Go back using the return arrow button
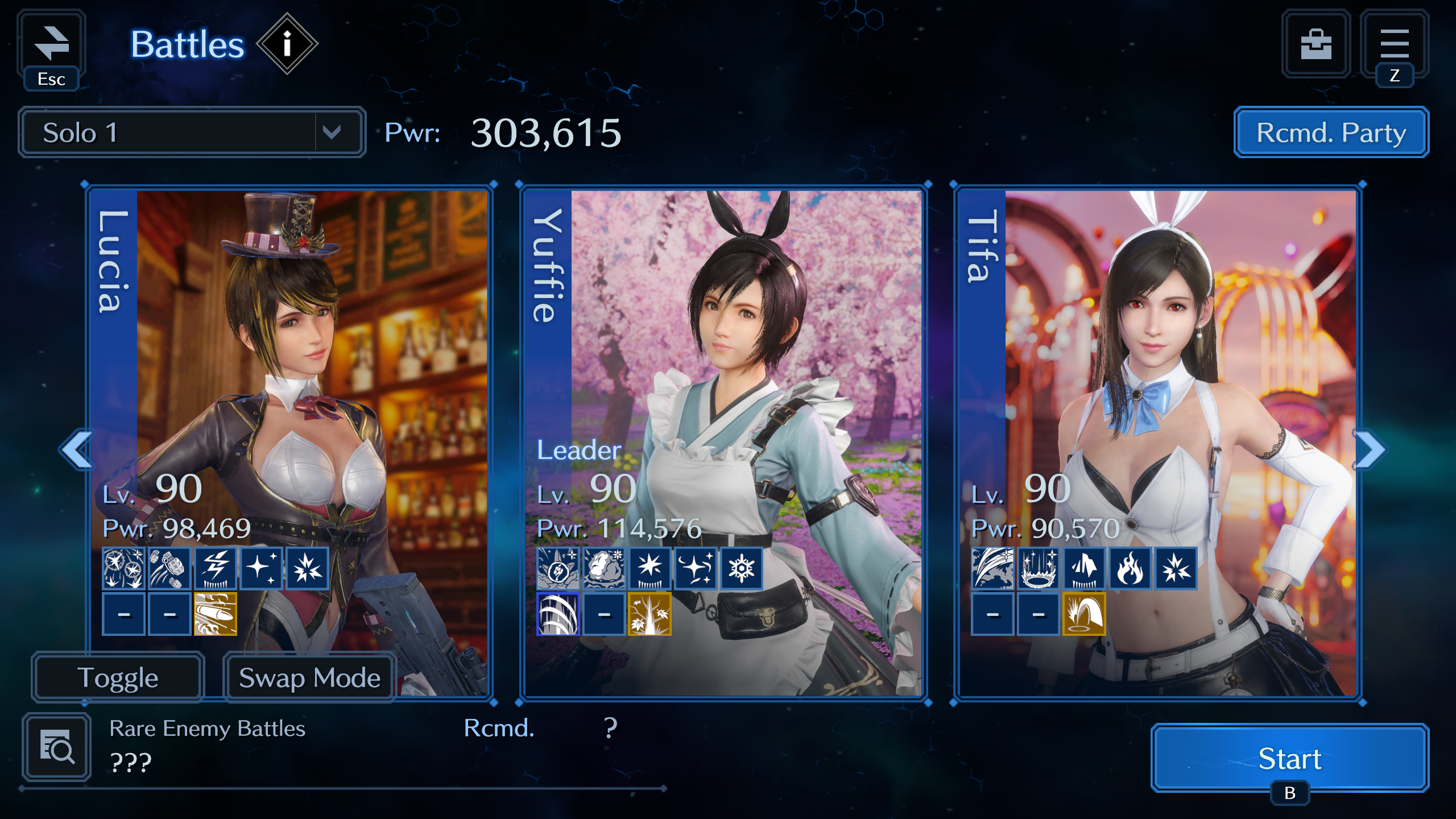Image resolution: width=1456 pixels, height=819 pixels. point(51,45)
